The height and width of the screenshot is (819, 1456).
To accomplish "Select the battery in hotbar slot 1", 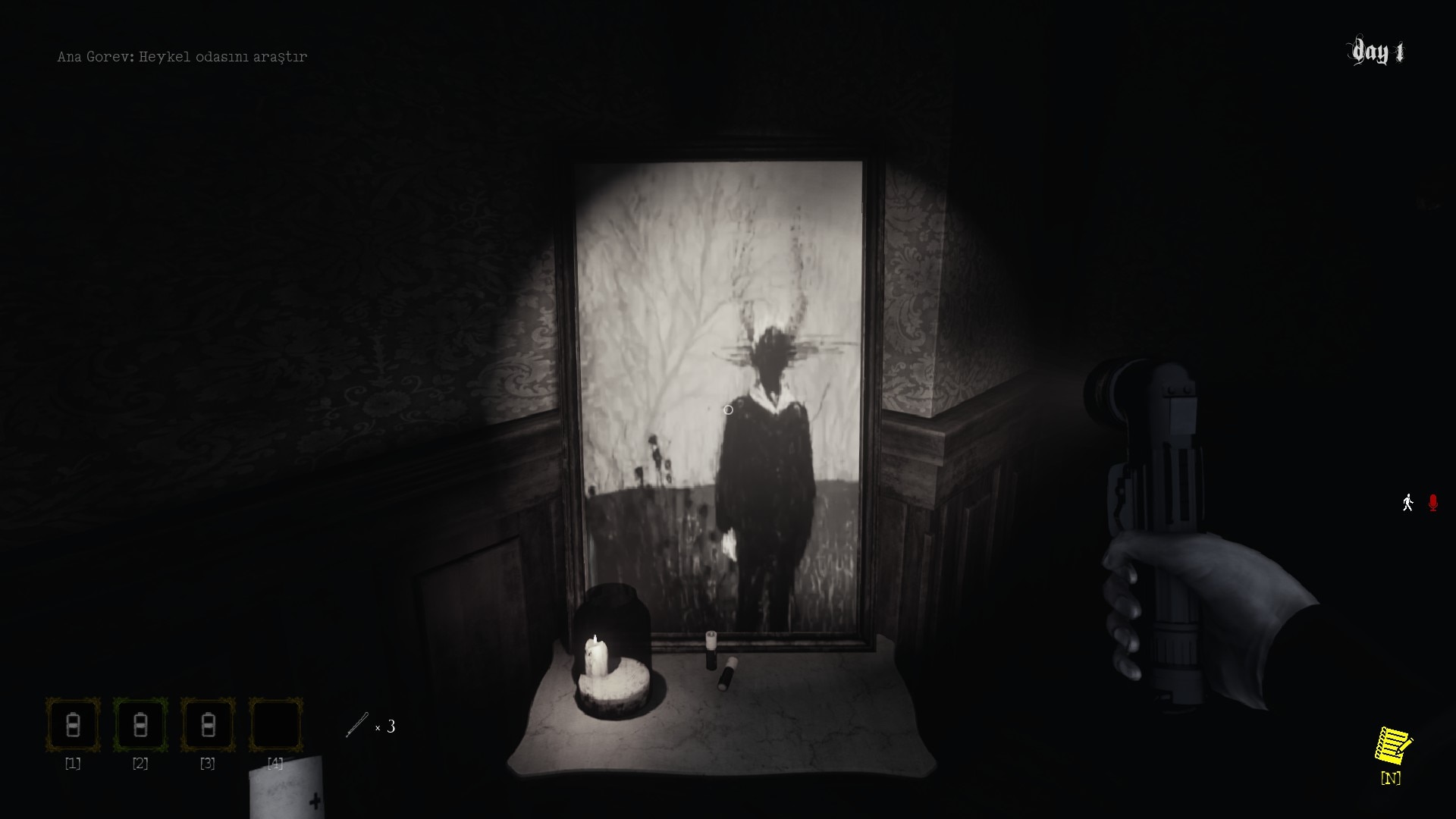I will click(73, 726).
